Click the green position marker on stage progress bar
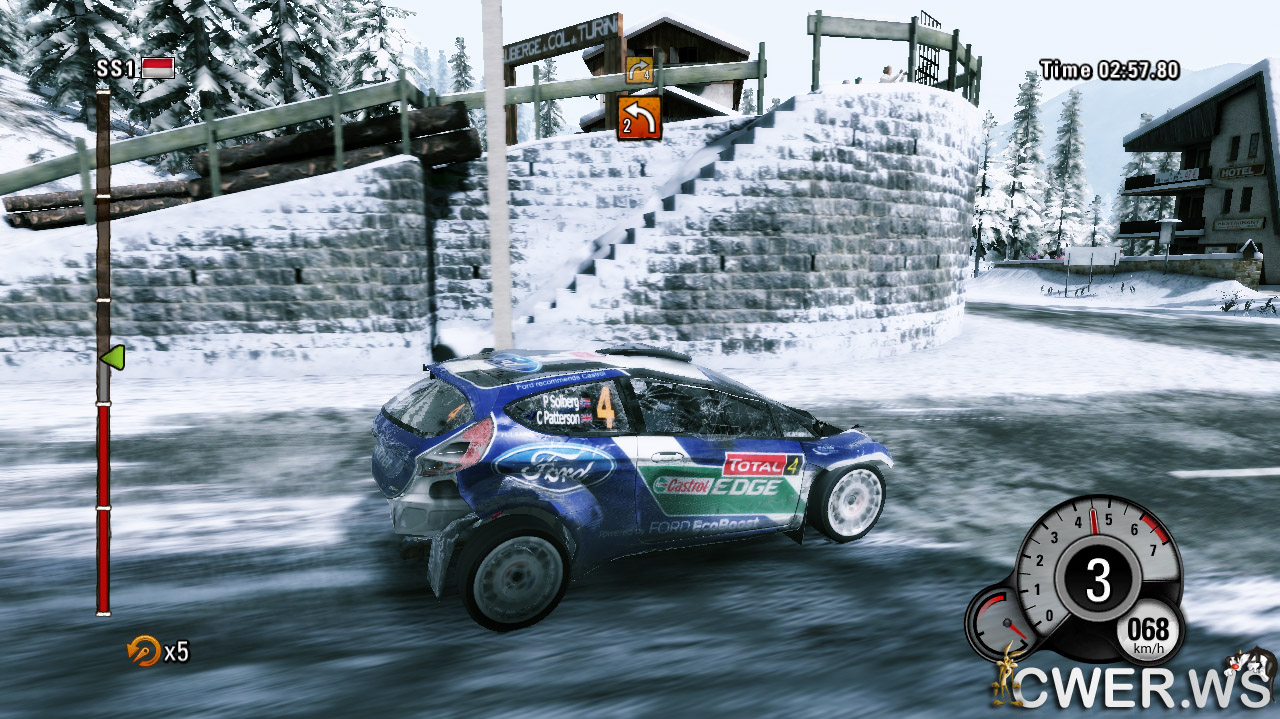The height and width of the screenshot is (719, 1280). (111, 357)
